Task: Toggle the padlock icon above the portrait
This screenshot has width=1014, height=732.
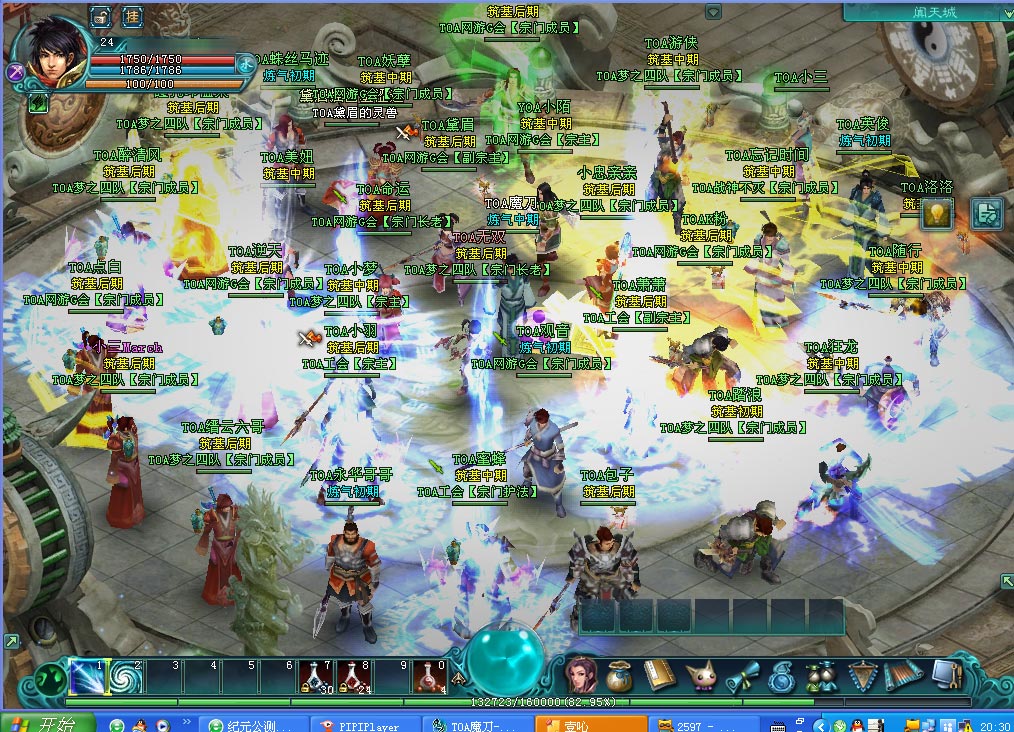Action: 101,16
